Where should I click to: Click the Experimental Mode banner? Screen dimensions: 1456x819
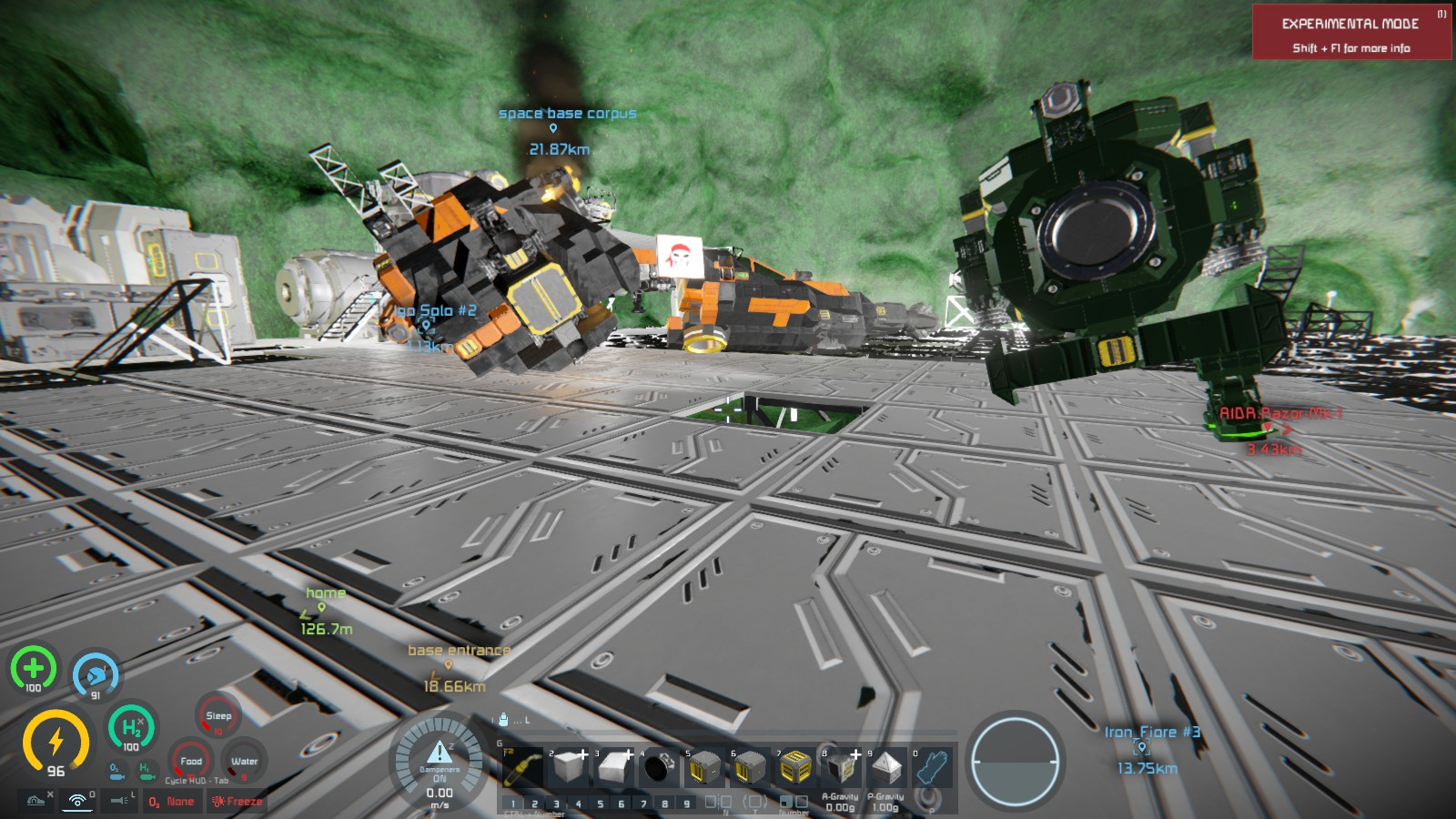coord(1351,33)
